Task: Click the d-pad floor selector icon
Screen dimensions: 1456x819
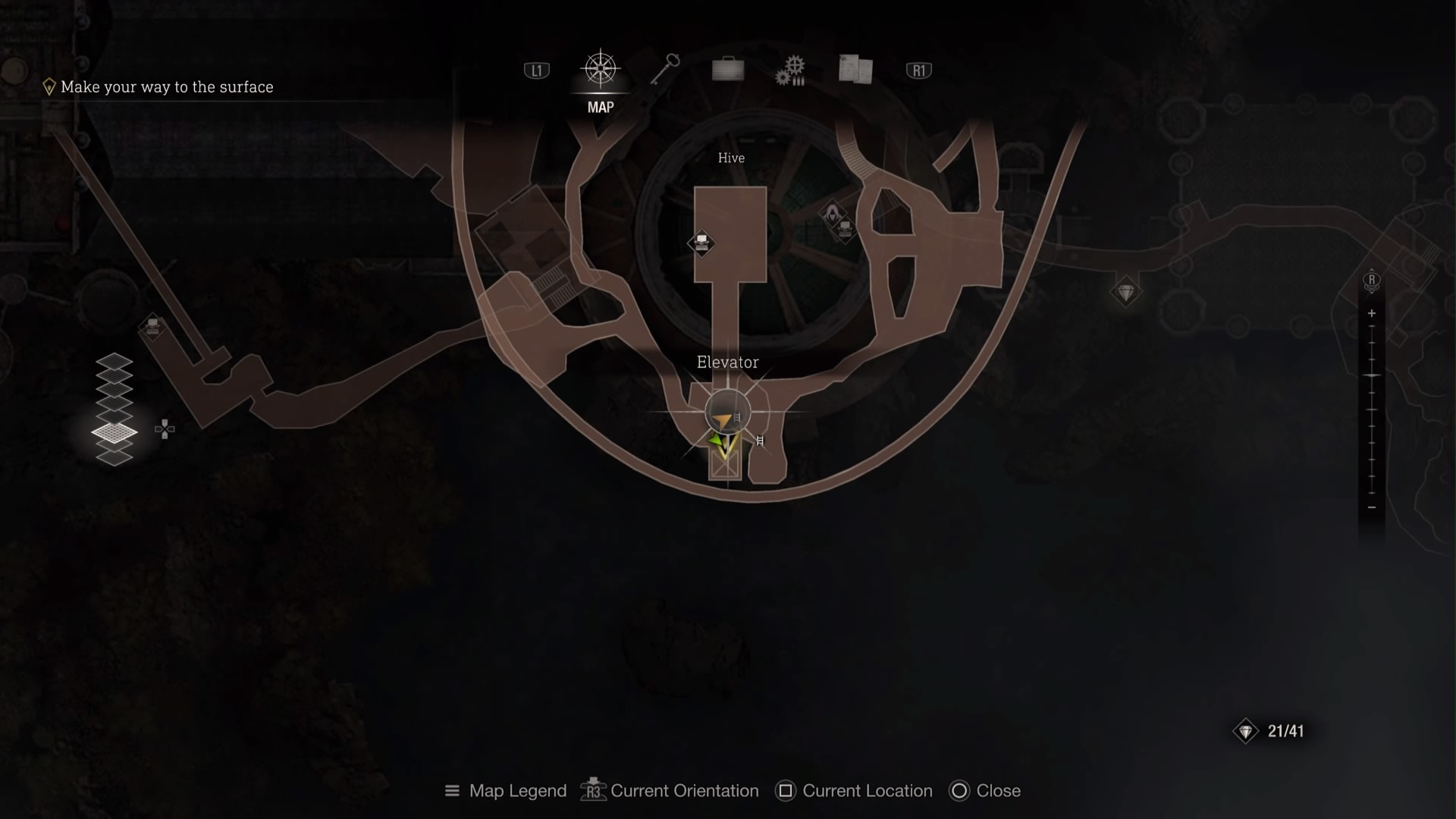Action: point(164,429)
